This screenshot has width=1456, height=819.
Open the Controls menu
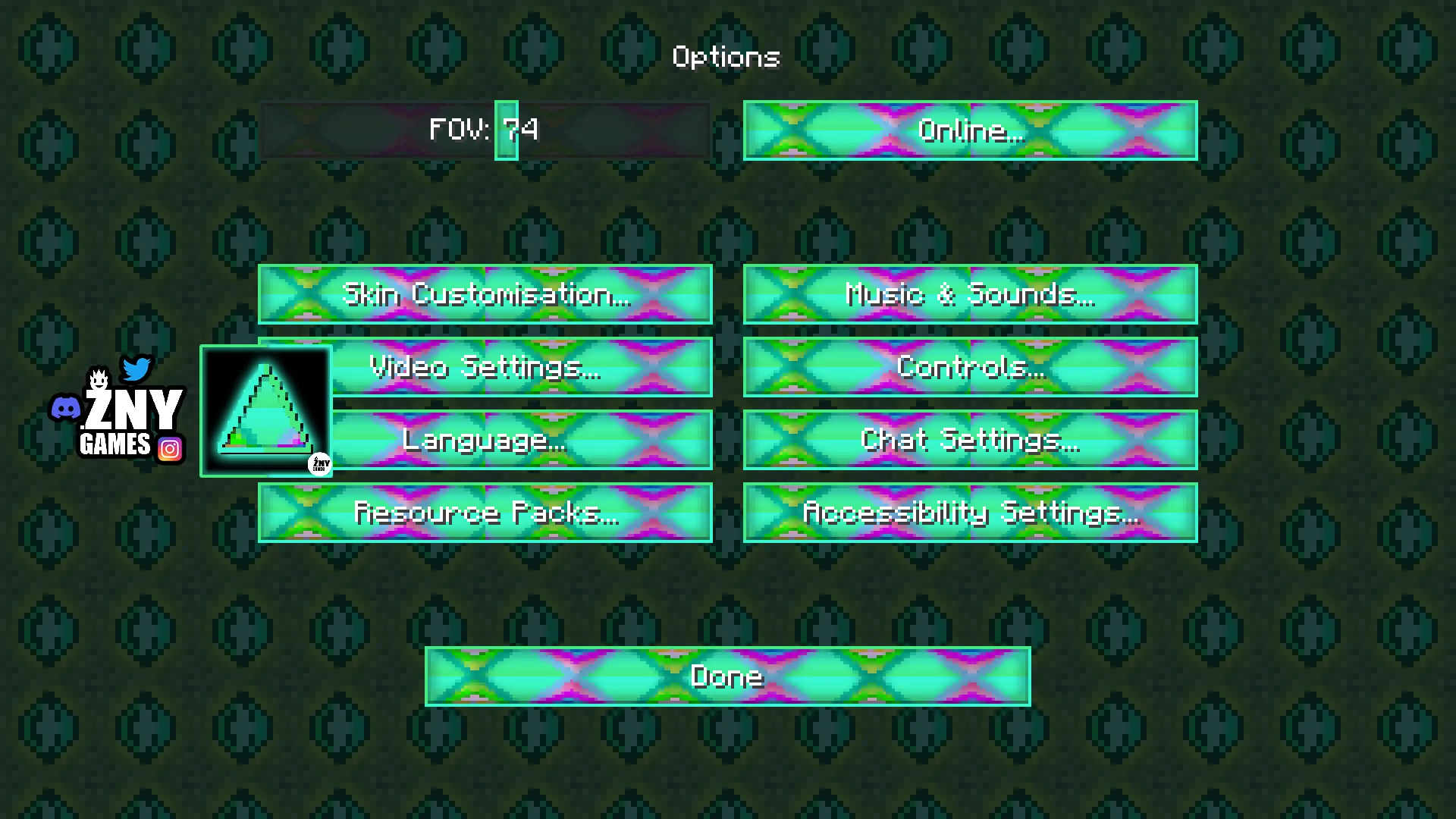tap(970, 367)
